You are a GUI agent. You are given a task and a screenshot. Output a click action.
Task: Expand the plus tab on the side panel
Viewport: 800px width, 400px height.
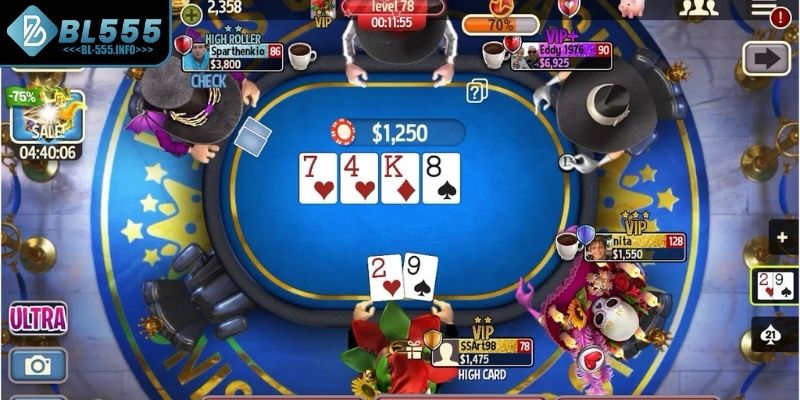tap(783, 237)
